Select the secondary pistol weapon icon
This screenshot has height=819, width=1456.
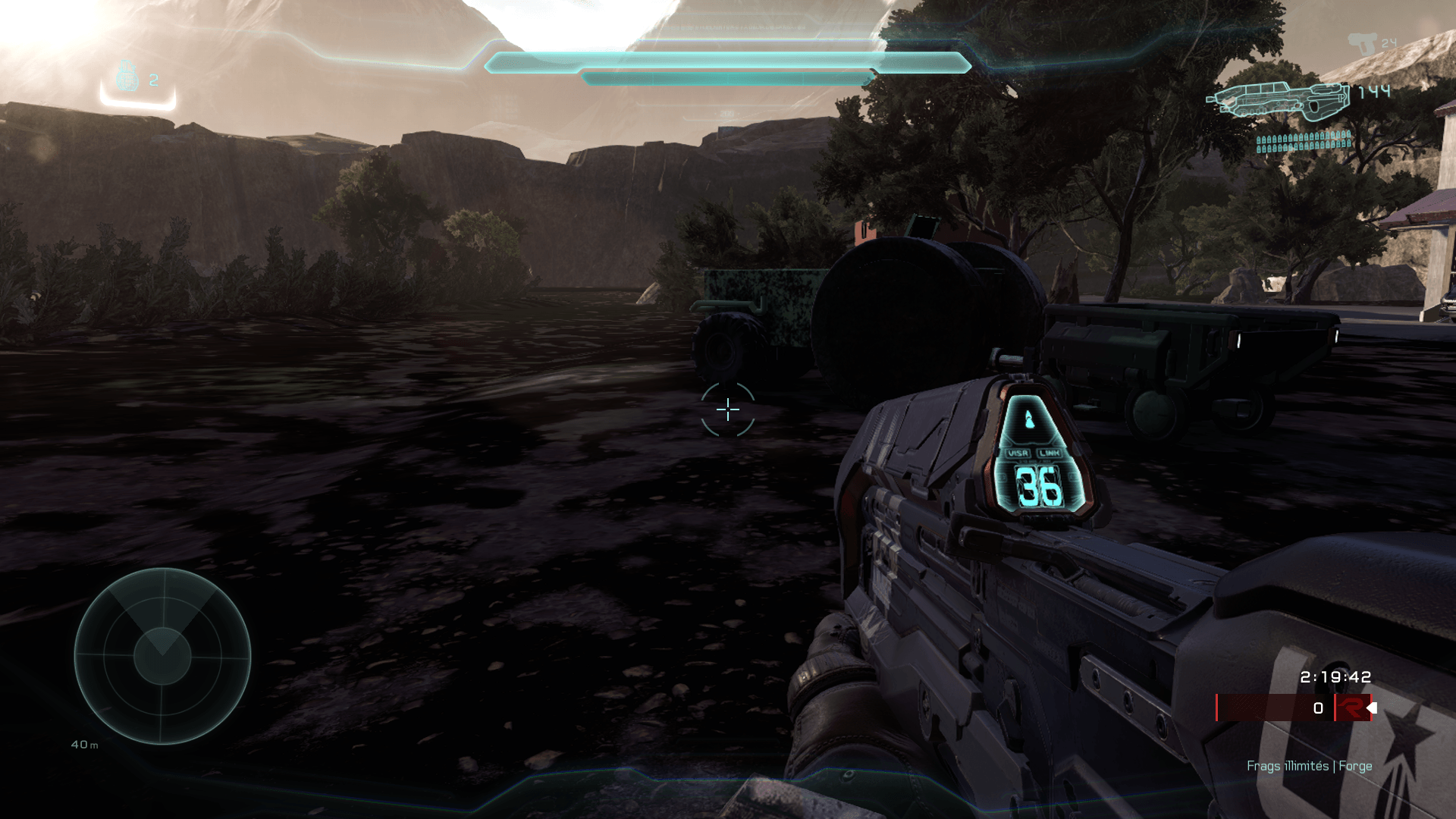tap(1362, 43)
